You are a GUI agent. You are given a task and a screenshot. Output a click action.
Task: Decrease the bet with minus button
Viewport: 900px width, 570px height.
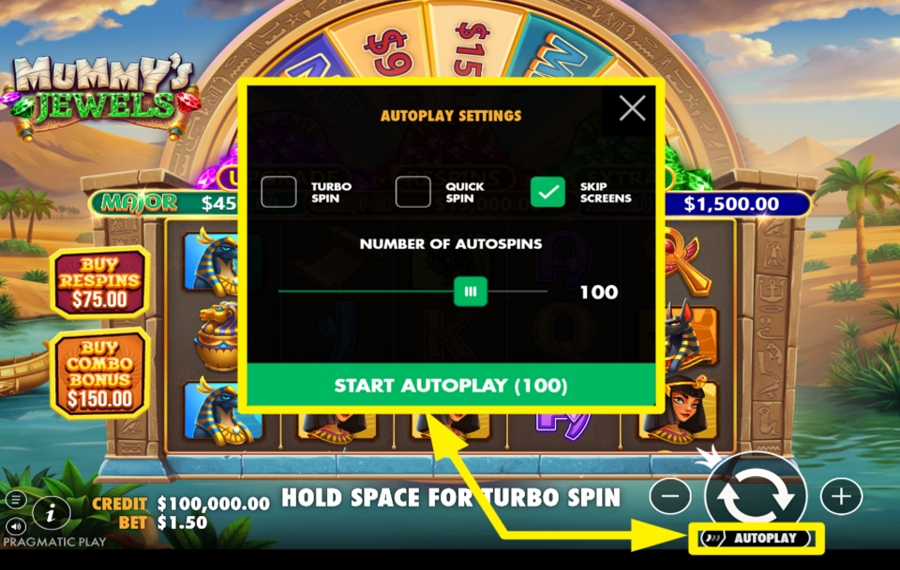point(674,495)
